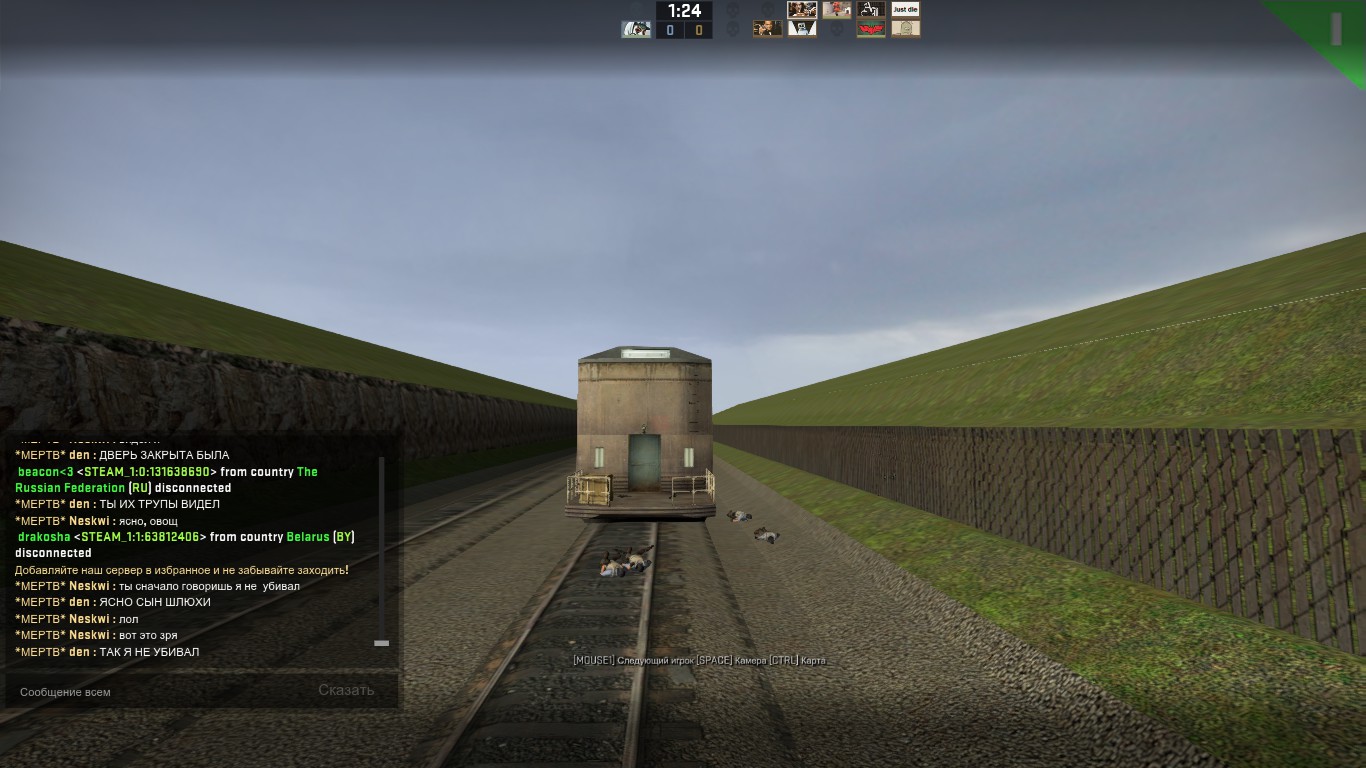Send the message with the 'Сказать' button

pos(346,690)
